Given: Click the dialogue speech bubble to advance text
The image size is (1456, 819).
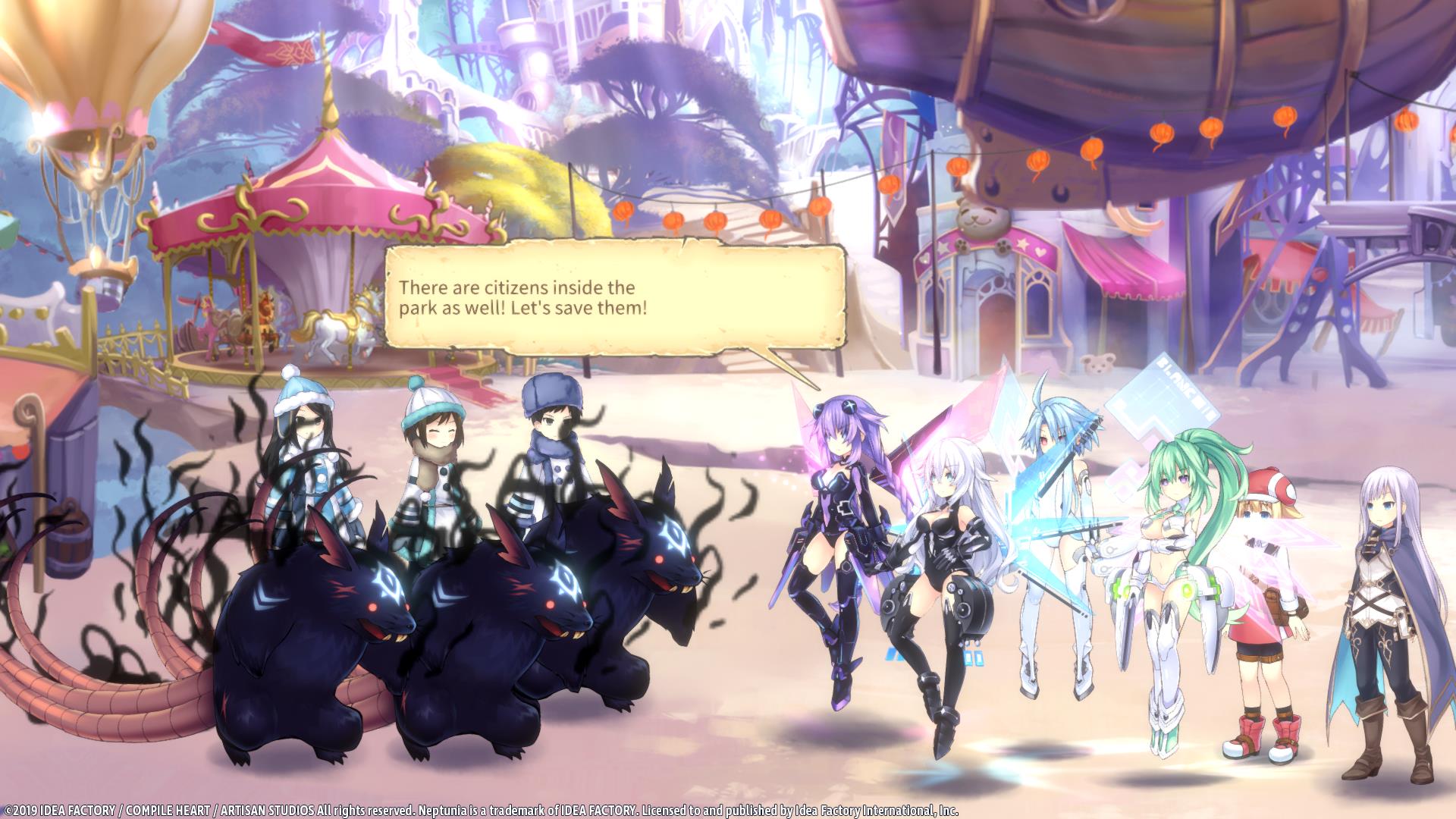Looking at the screenshot, I should [x=614, y=300].
